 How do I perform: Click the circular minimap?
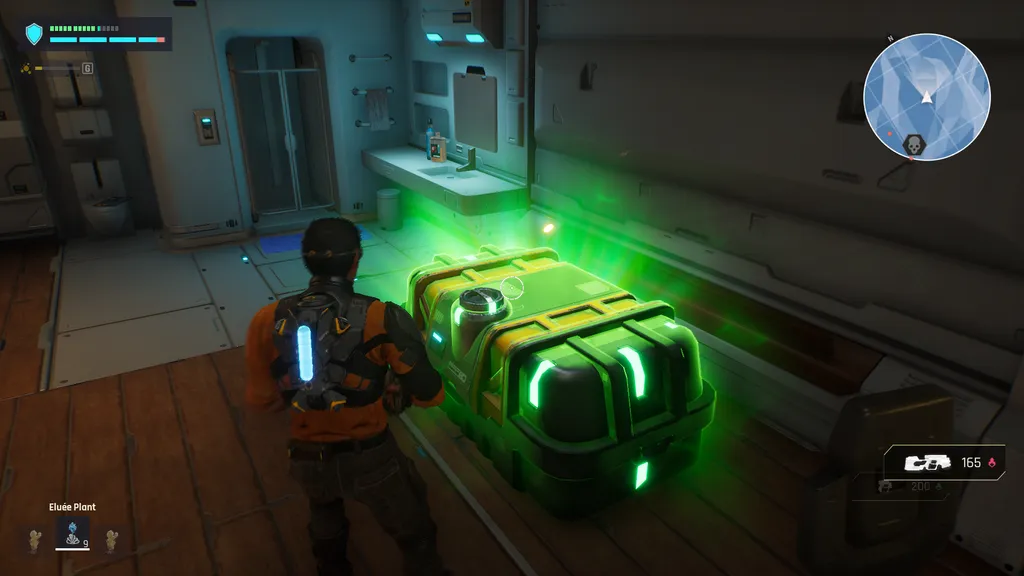[926, 96]
